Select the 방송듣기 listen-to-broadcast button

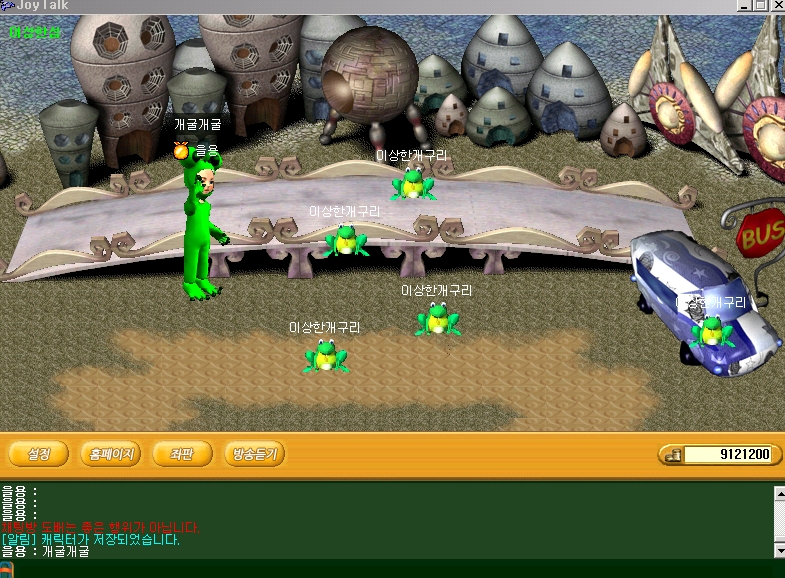pyautogui.click(x=255, y=454)
